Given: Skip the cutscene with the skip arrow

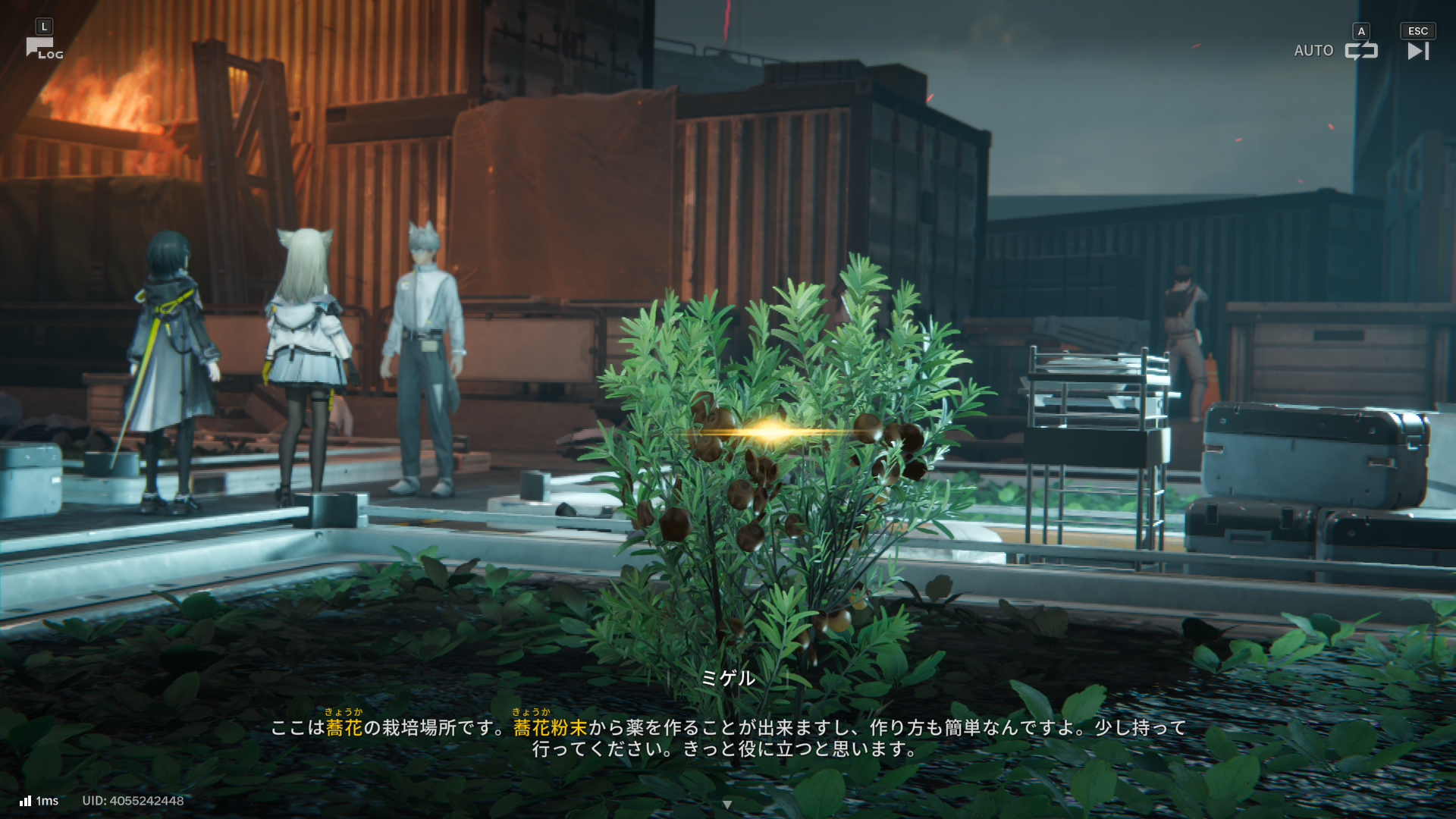Looking at the screenshot, I should (x=1417, y=51).
